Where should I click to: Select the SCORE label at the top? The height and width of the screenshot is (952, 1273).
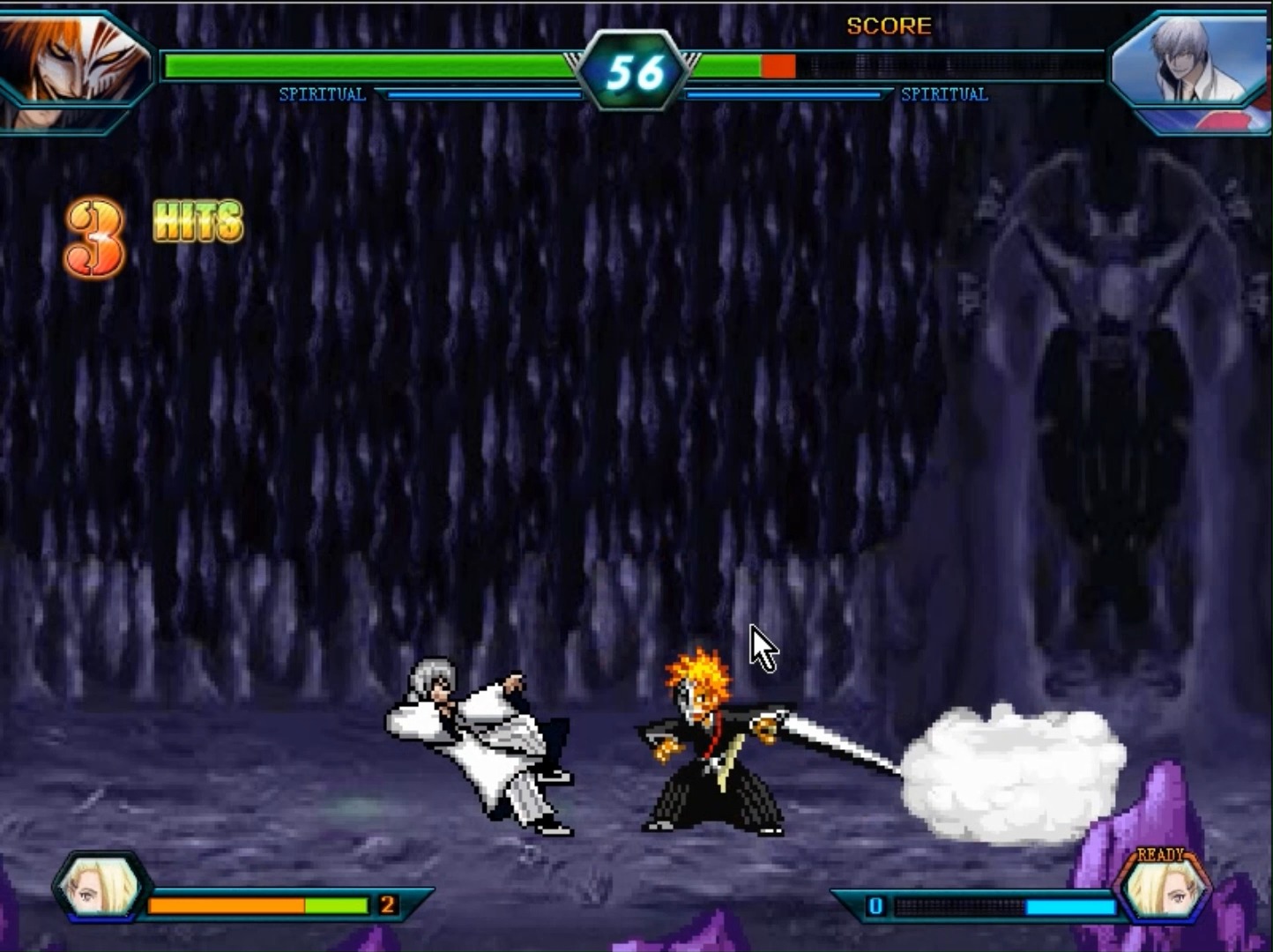click(x=889, y=26)
